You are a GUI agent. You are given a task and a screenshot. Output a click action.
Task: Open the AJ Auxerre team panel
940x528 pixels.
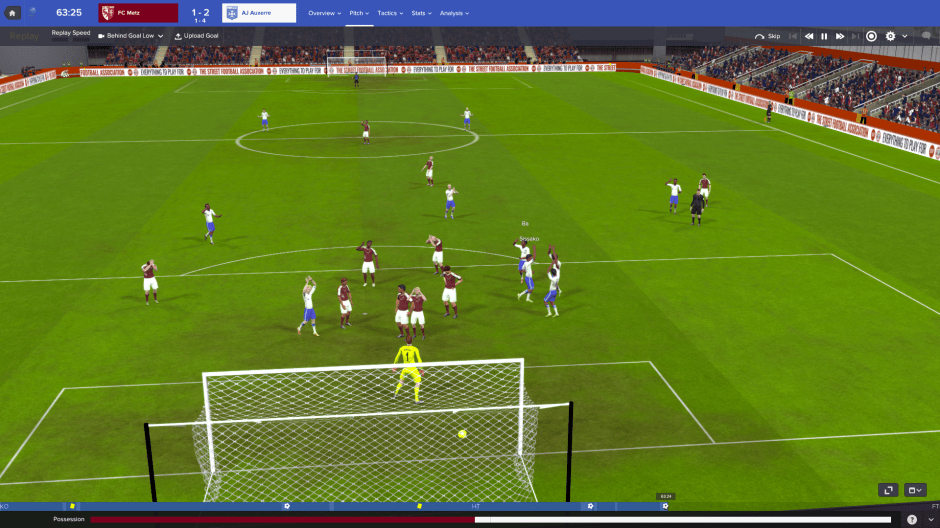click(259, 13)
